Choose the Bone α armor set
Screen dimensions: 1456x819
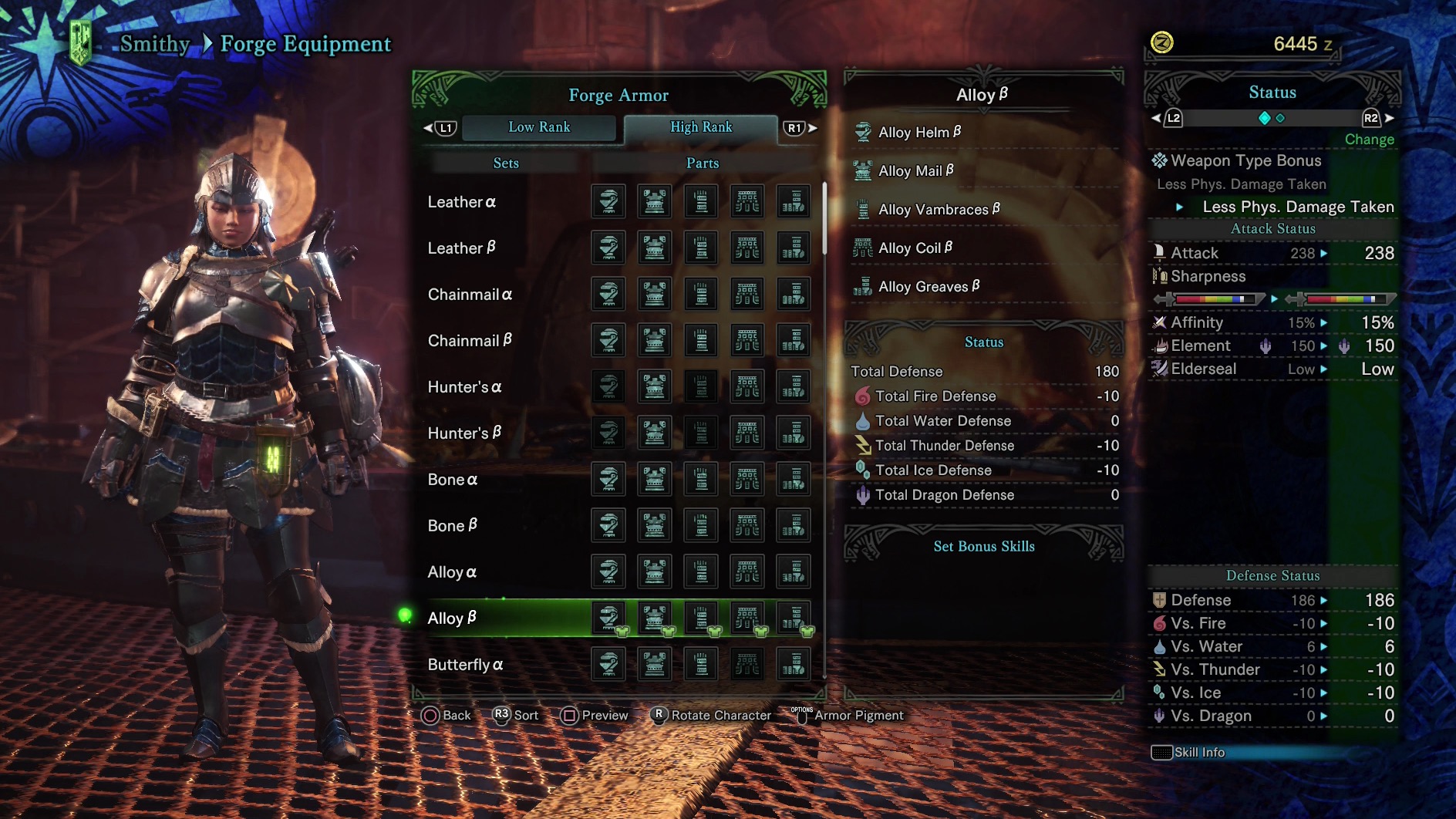click(x=453, y=480)
